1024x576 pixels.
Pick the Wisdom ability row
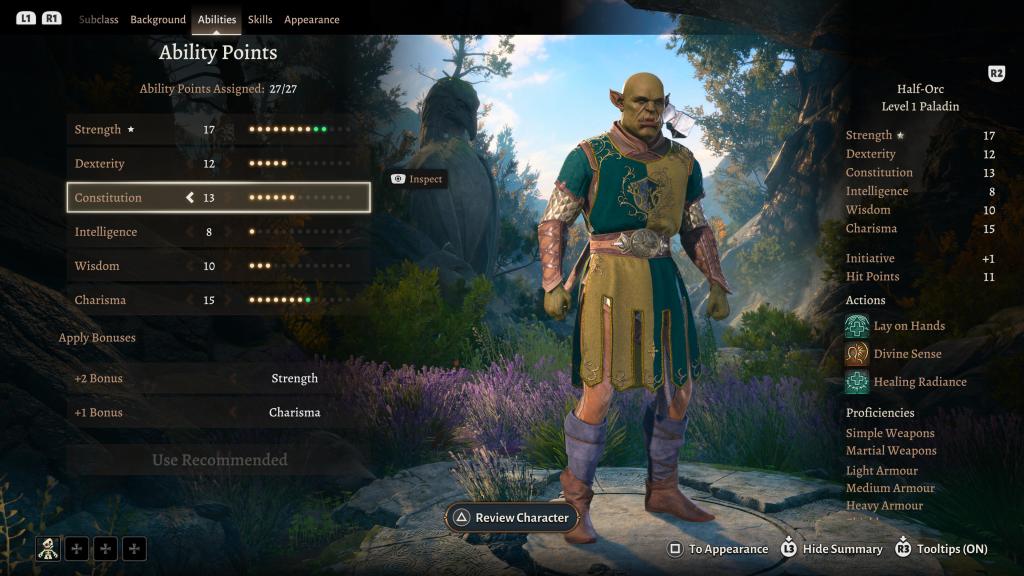click(x=218, y=266)
